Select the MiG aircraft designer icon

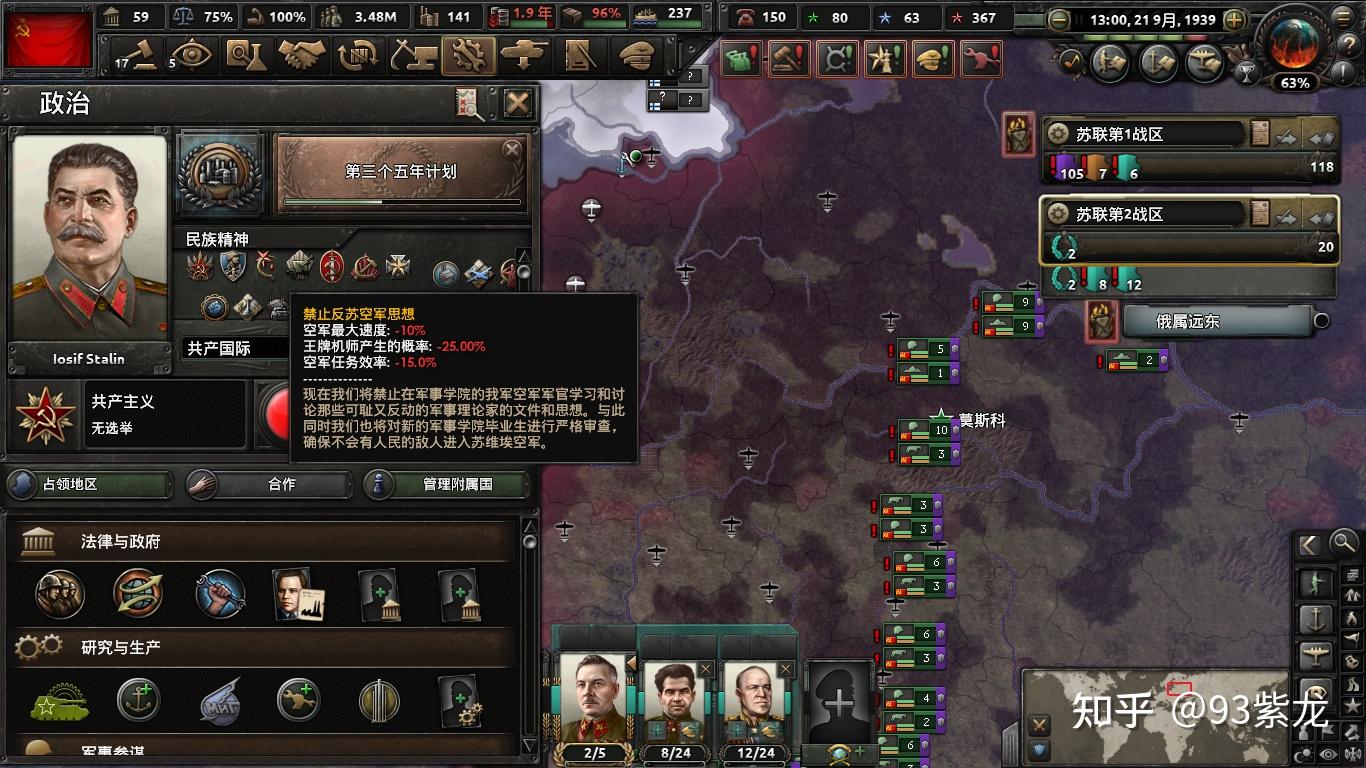tap(221, 702)
